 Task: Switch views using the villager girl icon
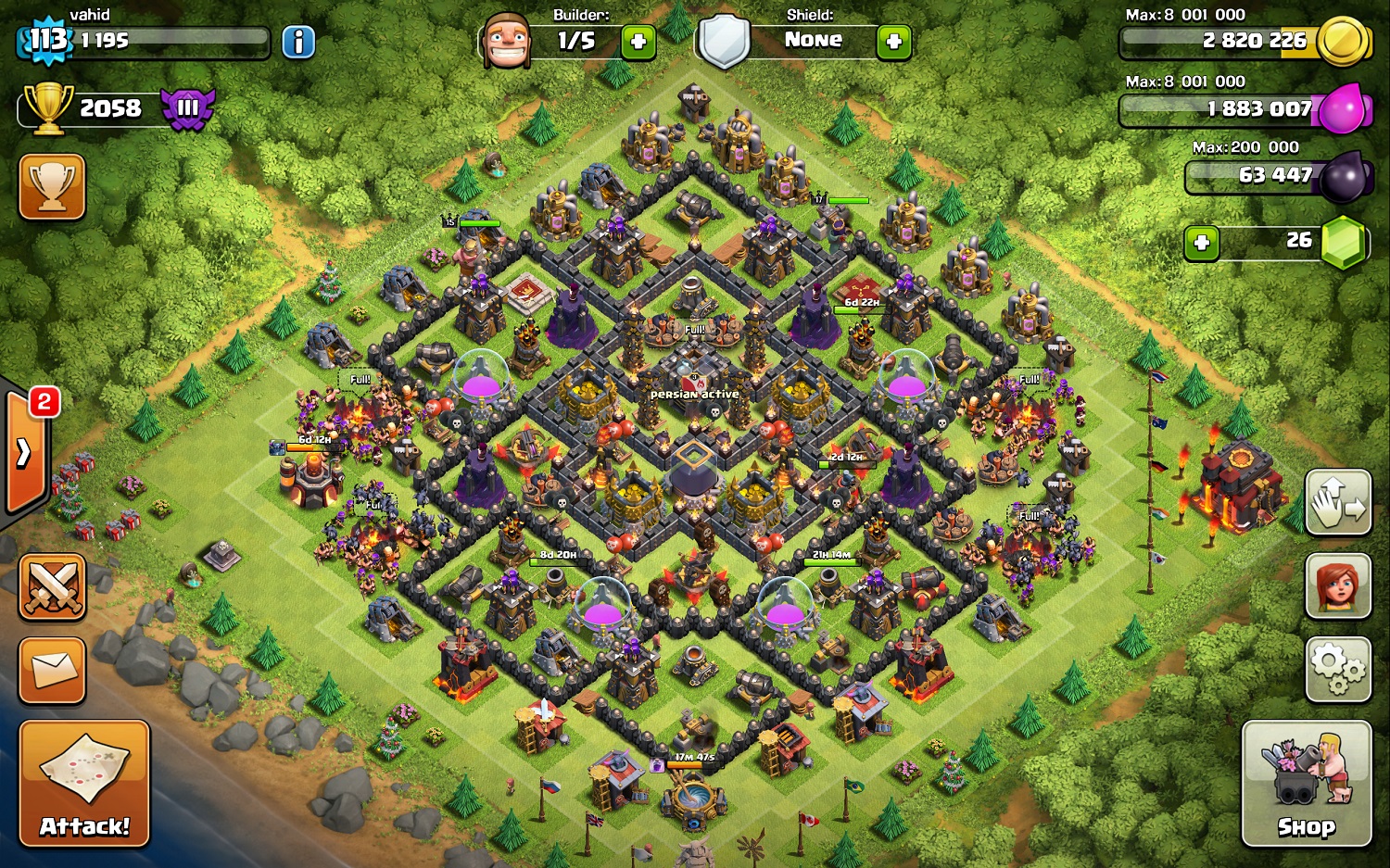click(x=1337, y=587)
